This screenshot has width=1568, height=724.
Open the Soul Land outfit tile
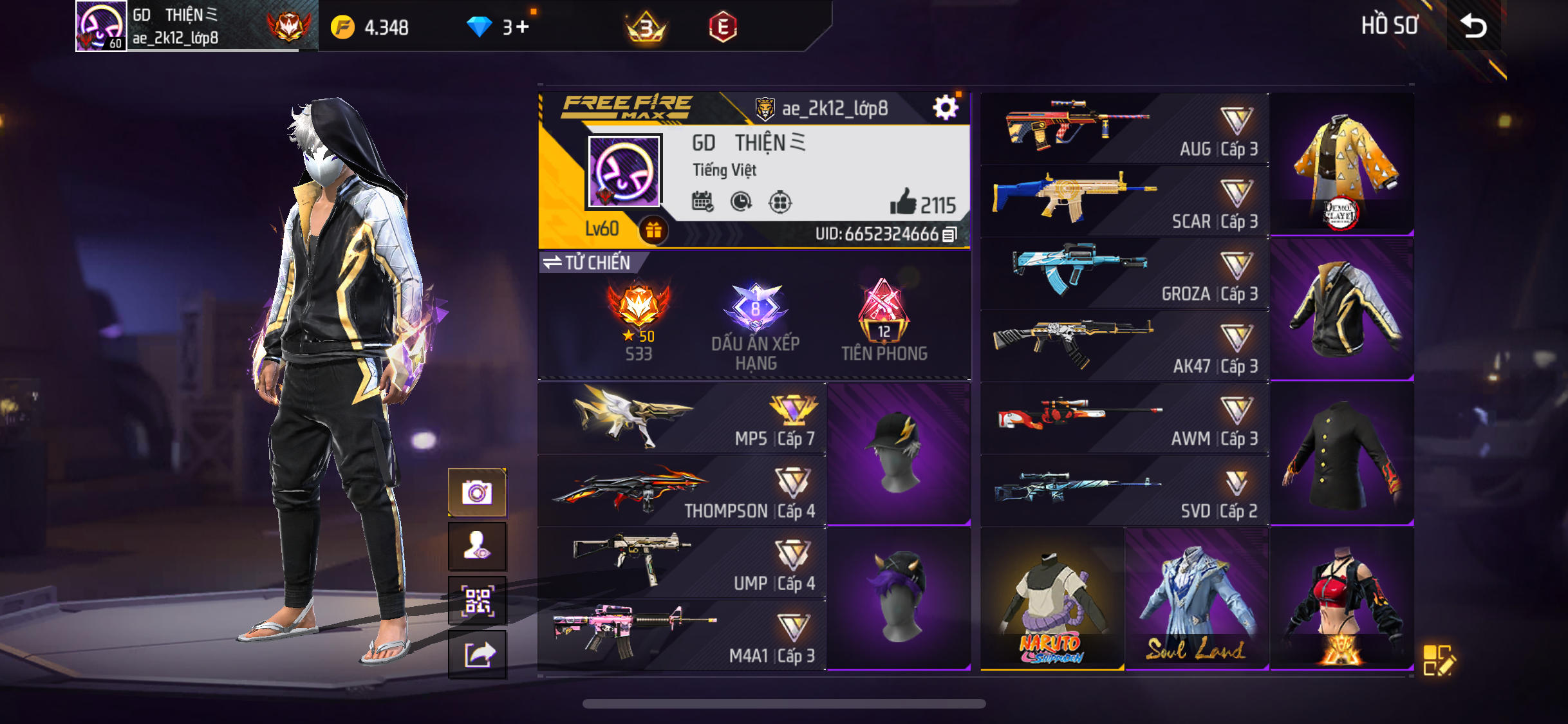pyautogui.click(x=1196, y=600)
